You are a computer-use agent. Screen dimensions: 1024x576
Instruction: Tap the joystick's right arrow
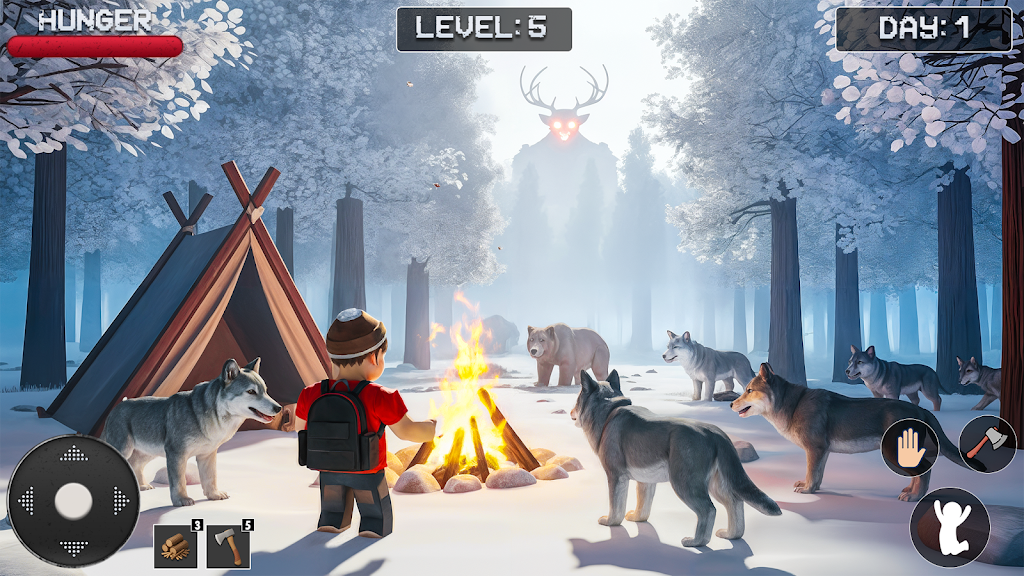point(121,500)
